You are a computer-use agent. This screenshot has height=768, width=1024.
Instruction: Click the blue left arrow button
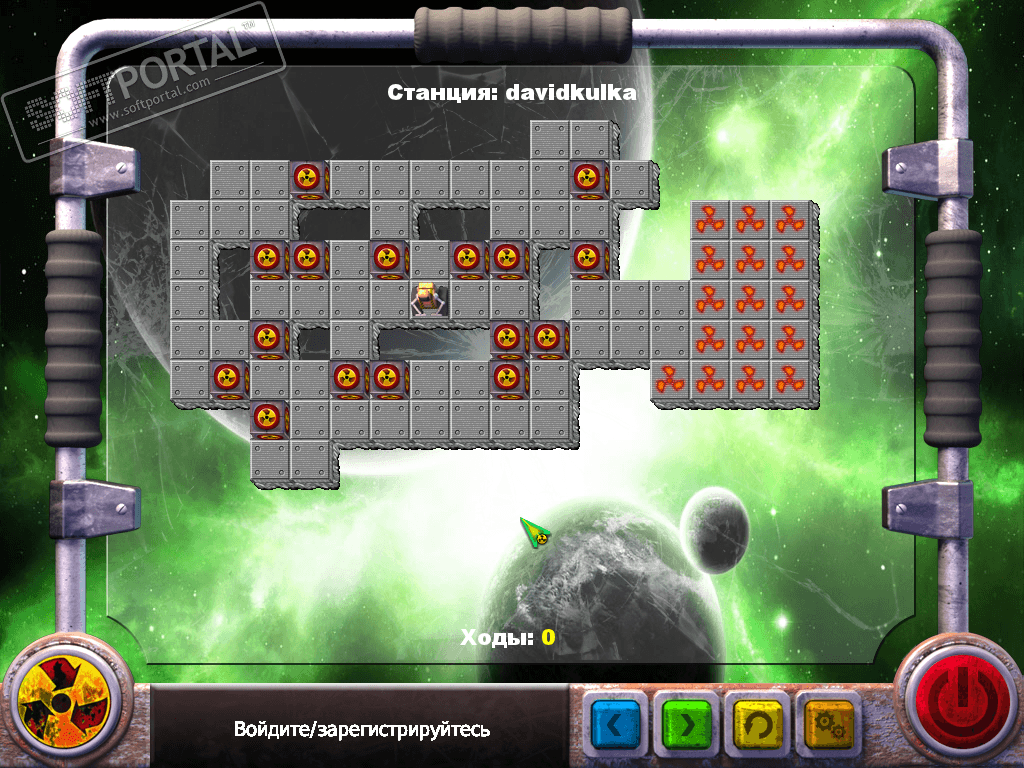click(x=616, y=723)
